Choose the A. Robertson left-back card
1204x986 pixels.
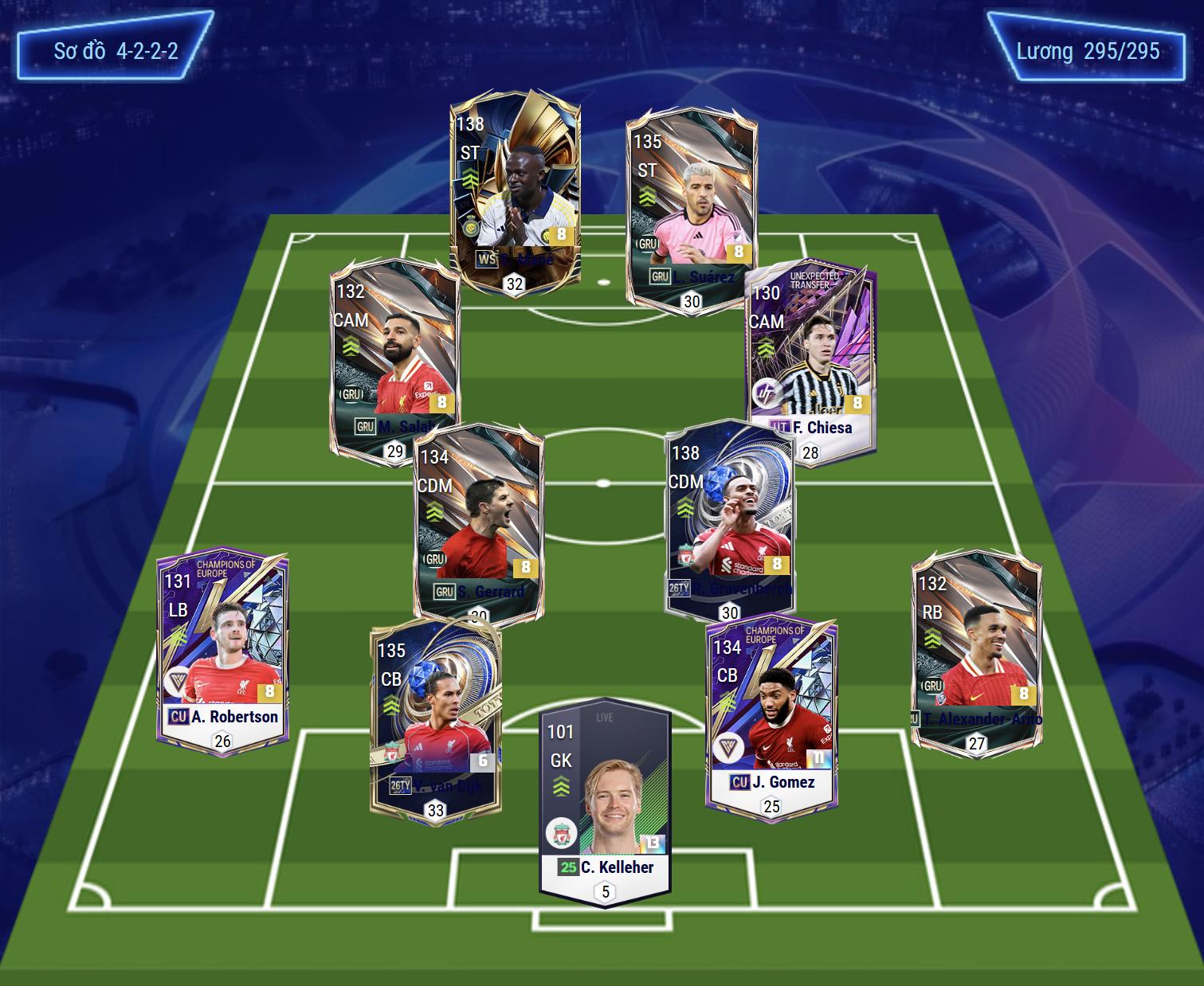coord(222,649)
